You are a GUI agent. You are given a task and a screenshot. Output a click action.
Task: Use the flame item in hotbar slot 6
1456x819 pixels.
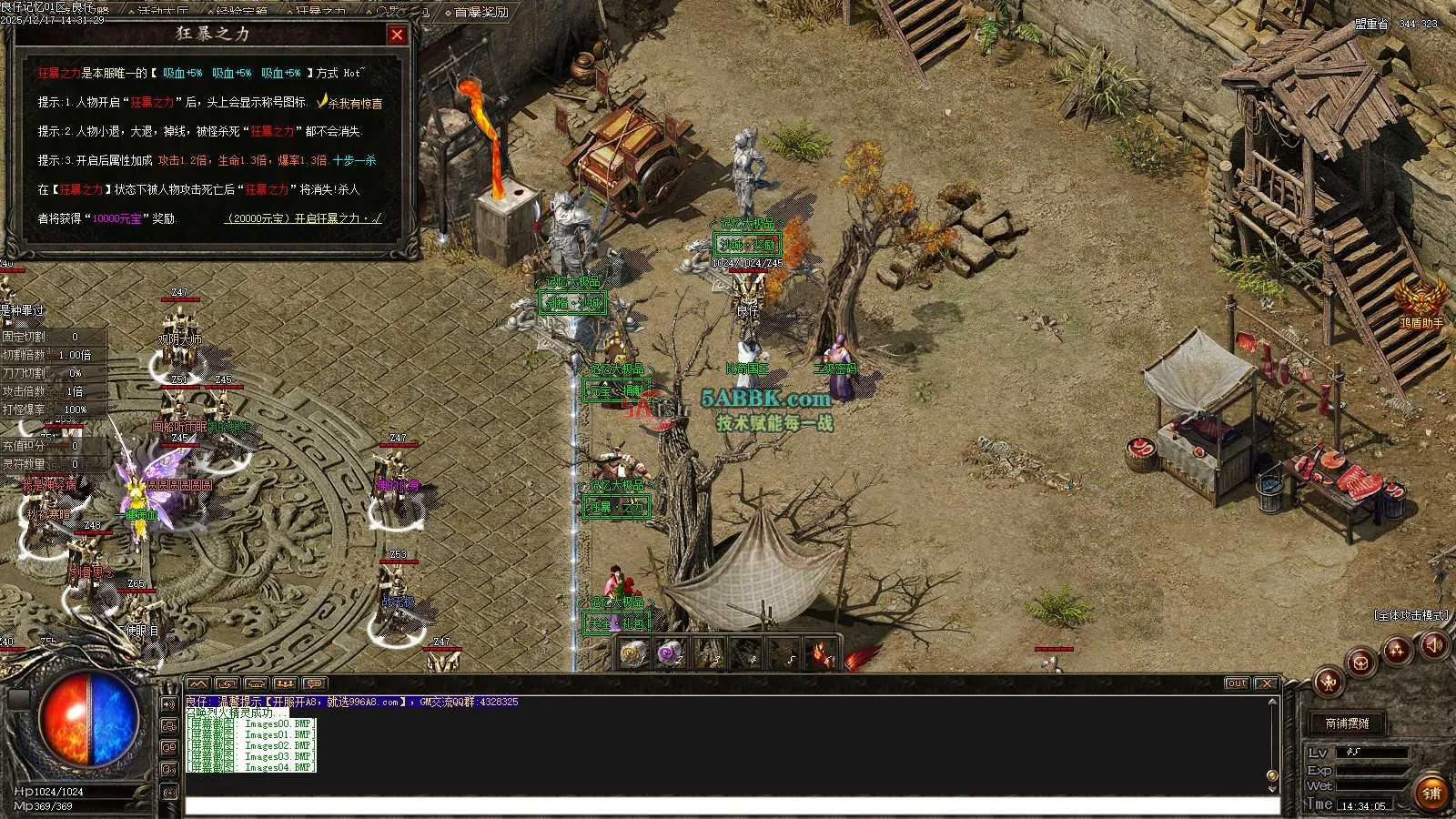[x=824, y=652]
